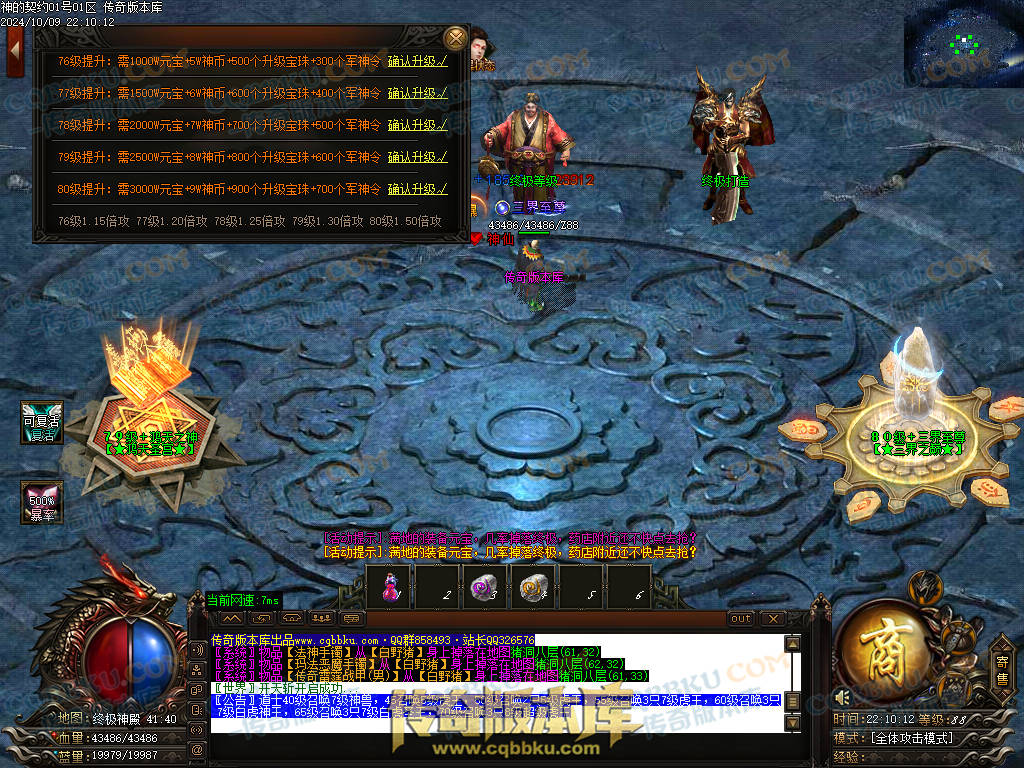Close the level upgrade dialog
This screenshot has height=768, width=1024.
(x=455, y=39)
